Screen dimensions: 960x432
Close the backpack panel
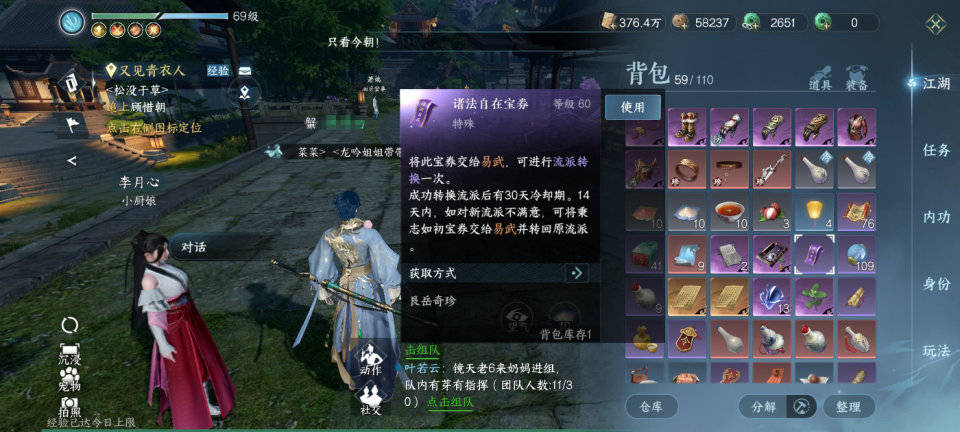tap(935, 23)
